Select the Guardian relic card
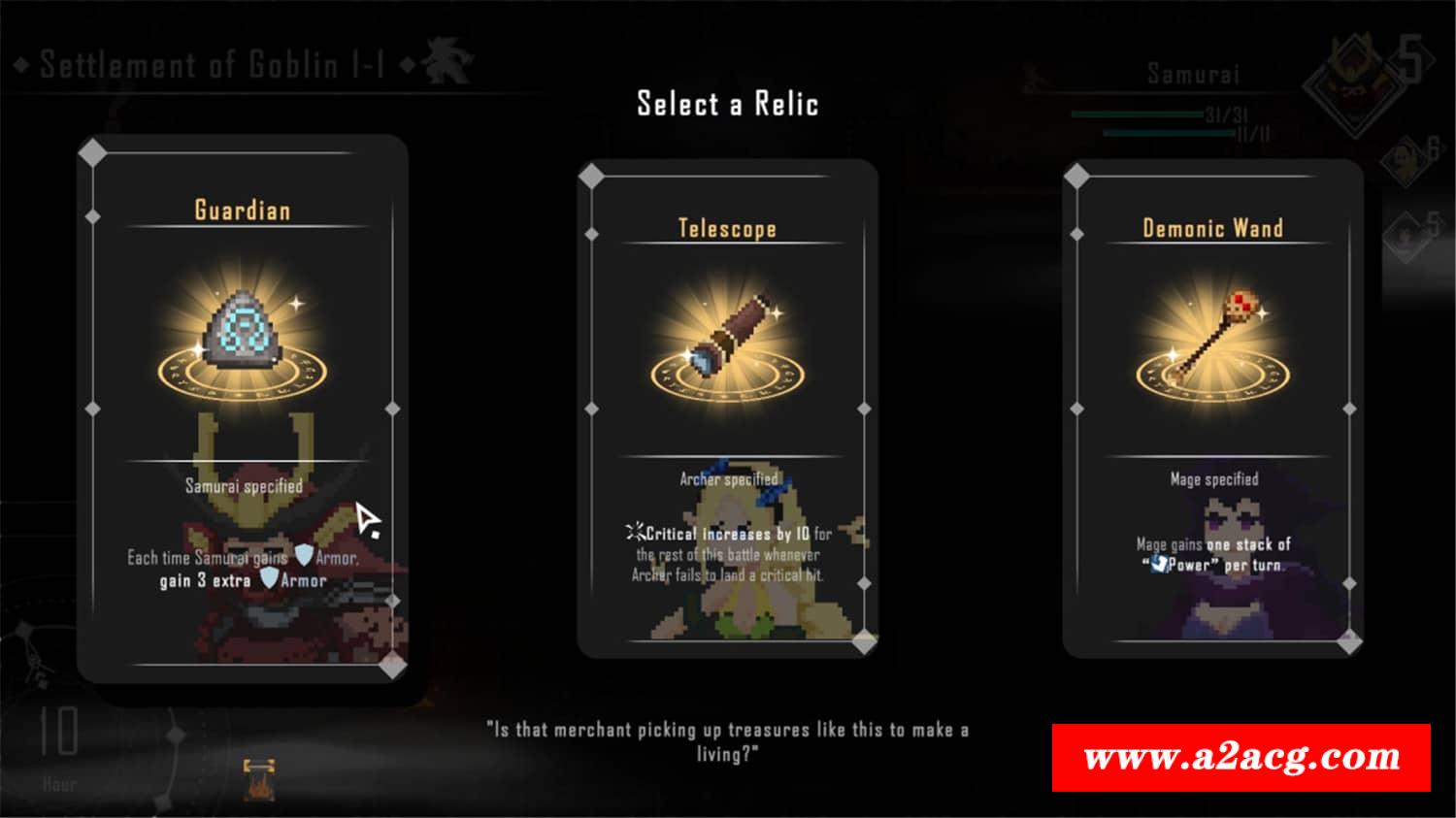 (242, 408)
